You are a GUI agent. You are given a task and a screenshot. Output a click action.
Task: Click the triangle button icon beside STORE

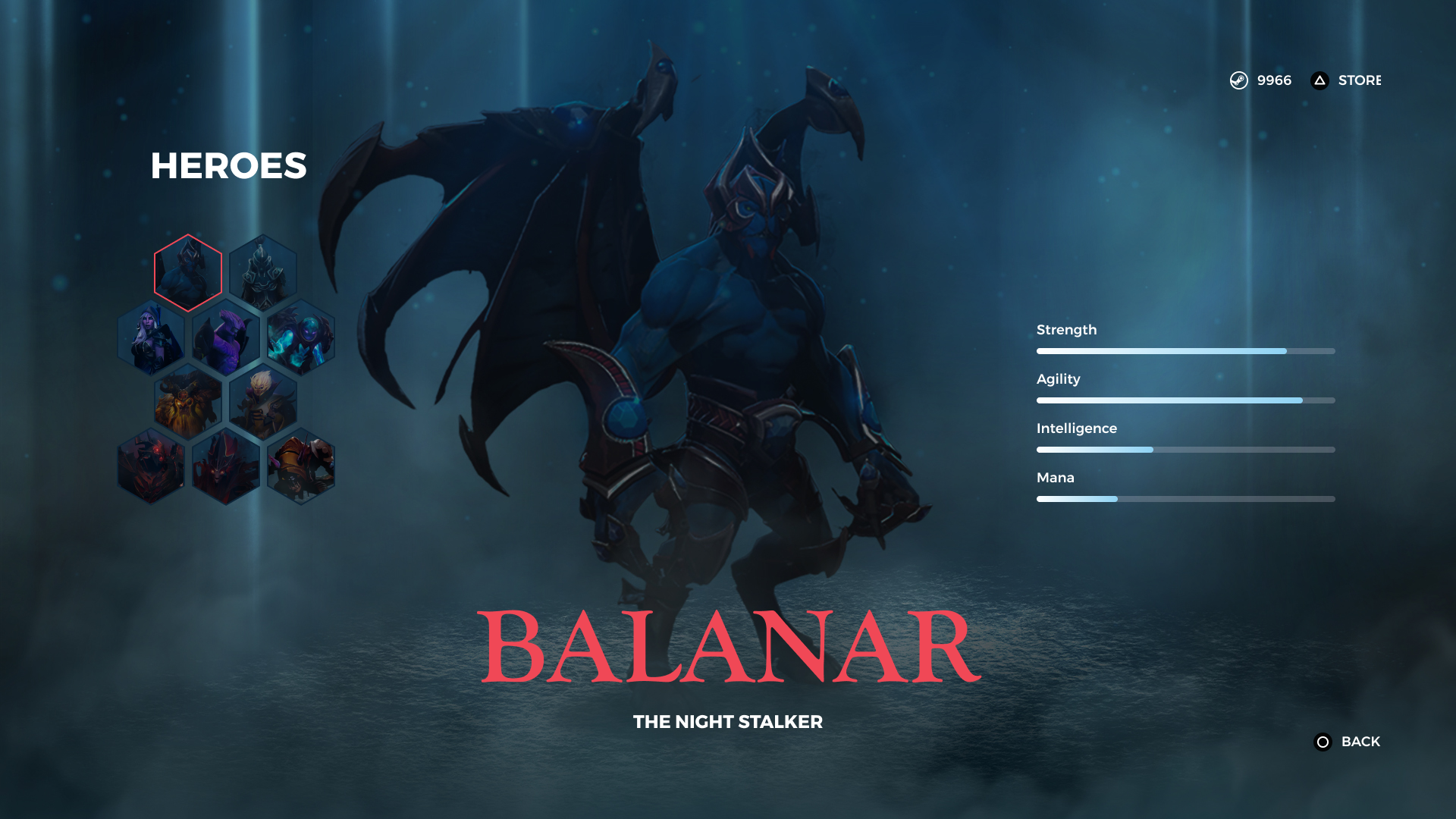coord(1319,80)
